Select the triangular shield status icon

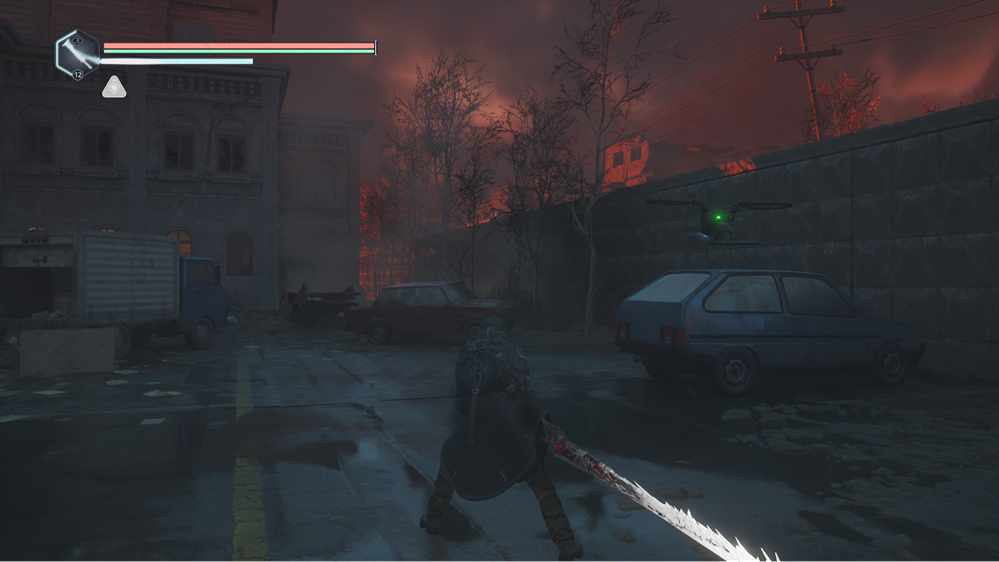113,87
